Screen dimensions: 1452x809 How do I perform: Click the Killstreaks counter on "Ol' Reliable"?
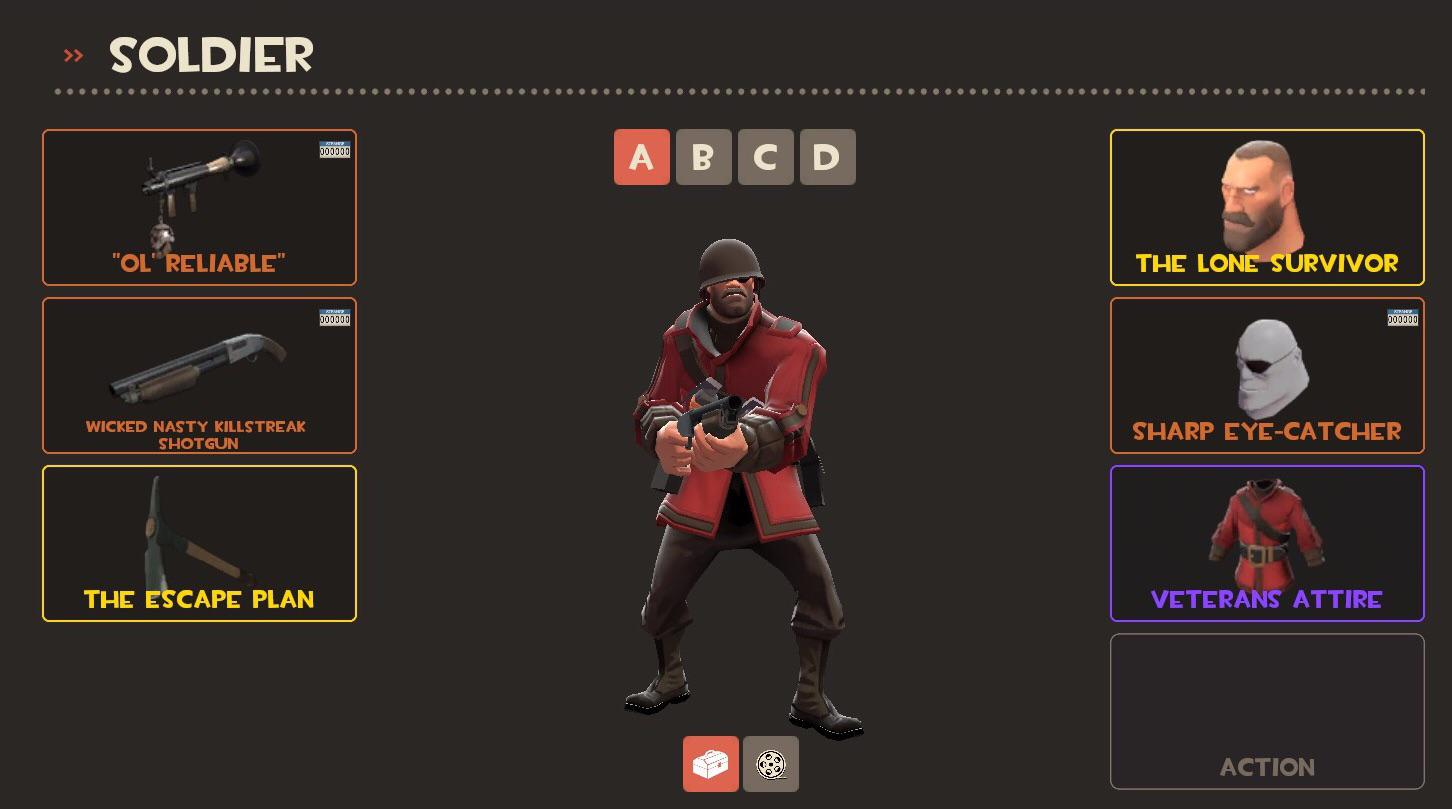coord(334,149)
